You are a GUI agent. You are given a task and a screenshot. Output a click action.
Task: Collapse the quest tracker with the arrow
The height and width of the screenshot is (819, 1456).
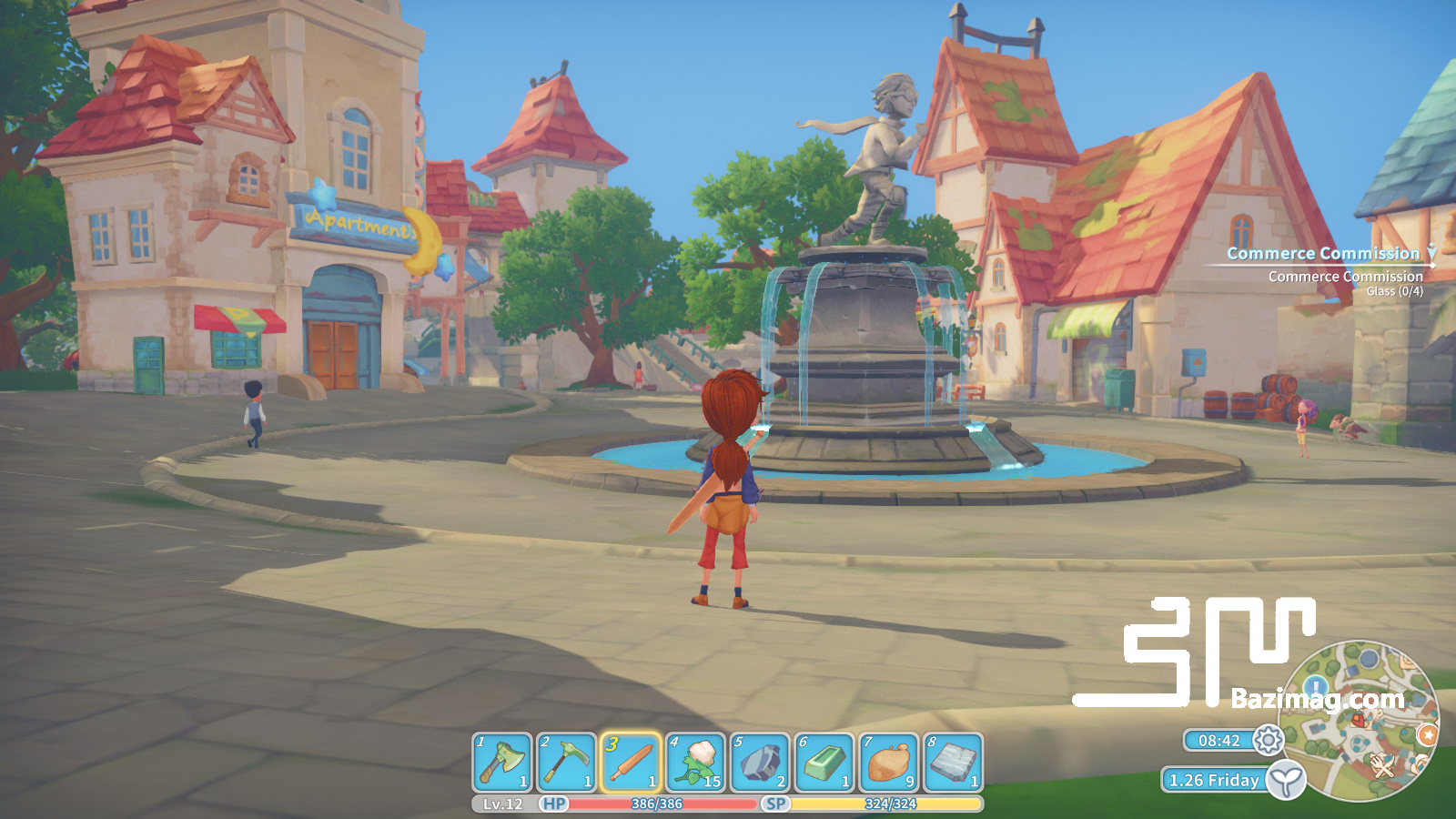tap(1431, 251)
